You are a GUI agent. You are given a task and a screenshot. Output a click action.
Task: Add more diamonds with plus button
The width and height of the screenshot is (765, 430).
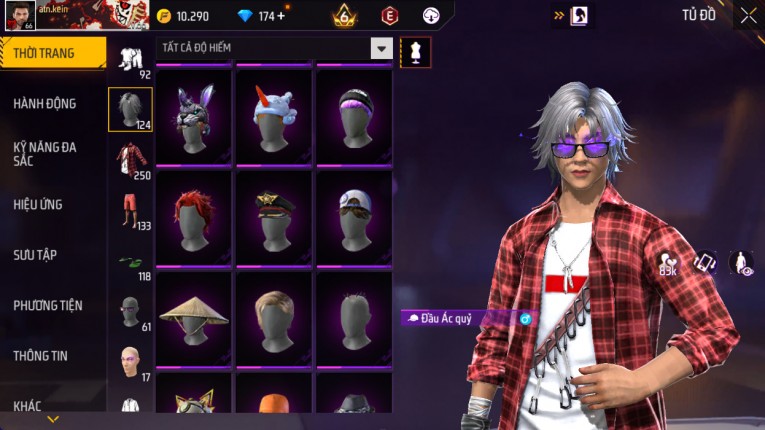[x=281, y=16]
